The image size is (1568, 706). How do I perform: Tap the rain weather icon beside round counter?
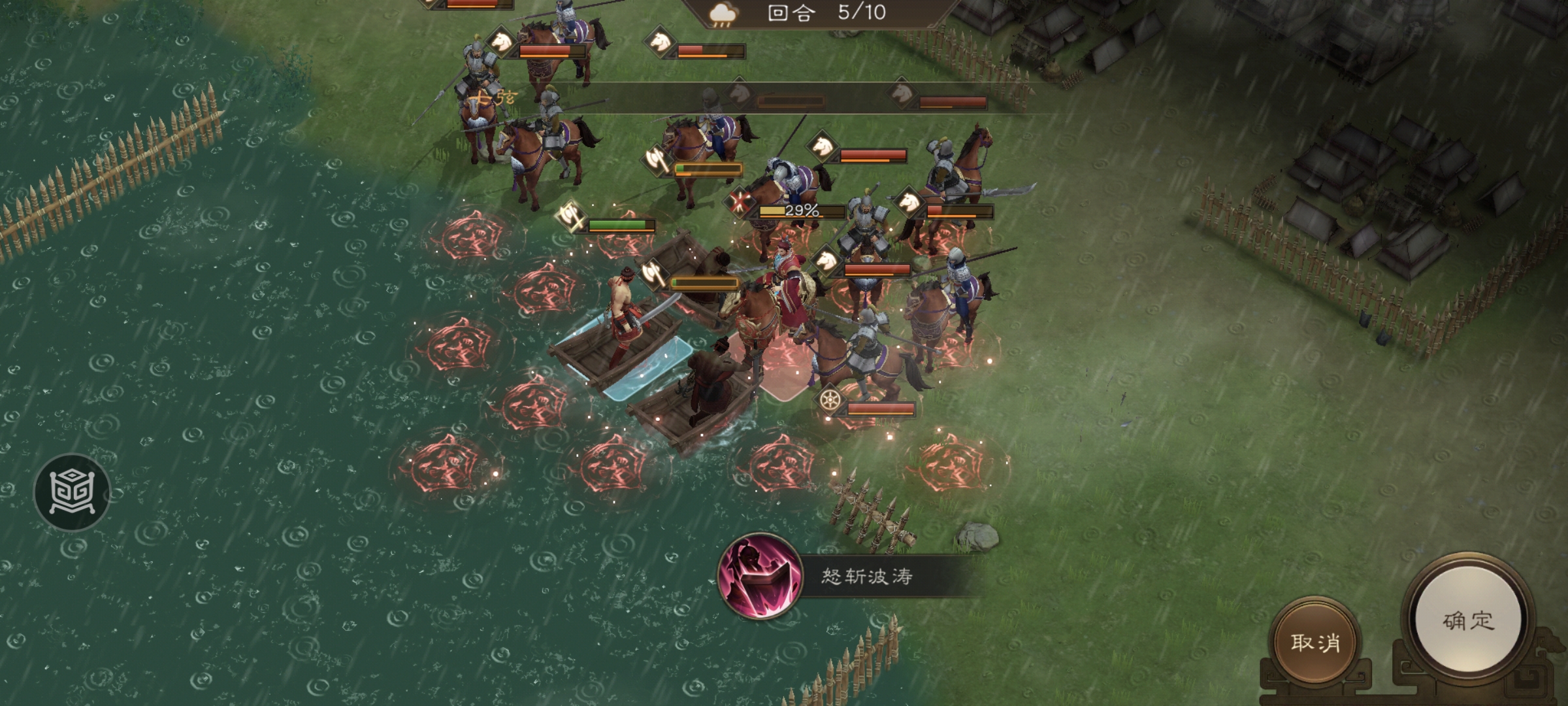pyautogui.click(x=723, y=14)
